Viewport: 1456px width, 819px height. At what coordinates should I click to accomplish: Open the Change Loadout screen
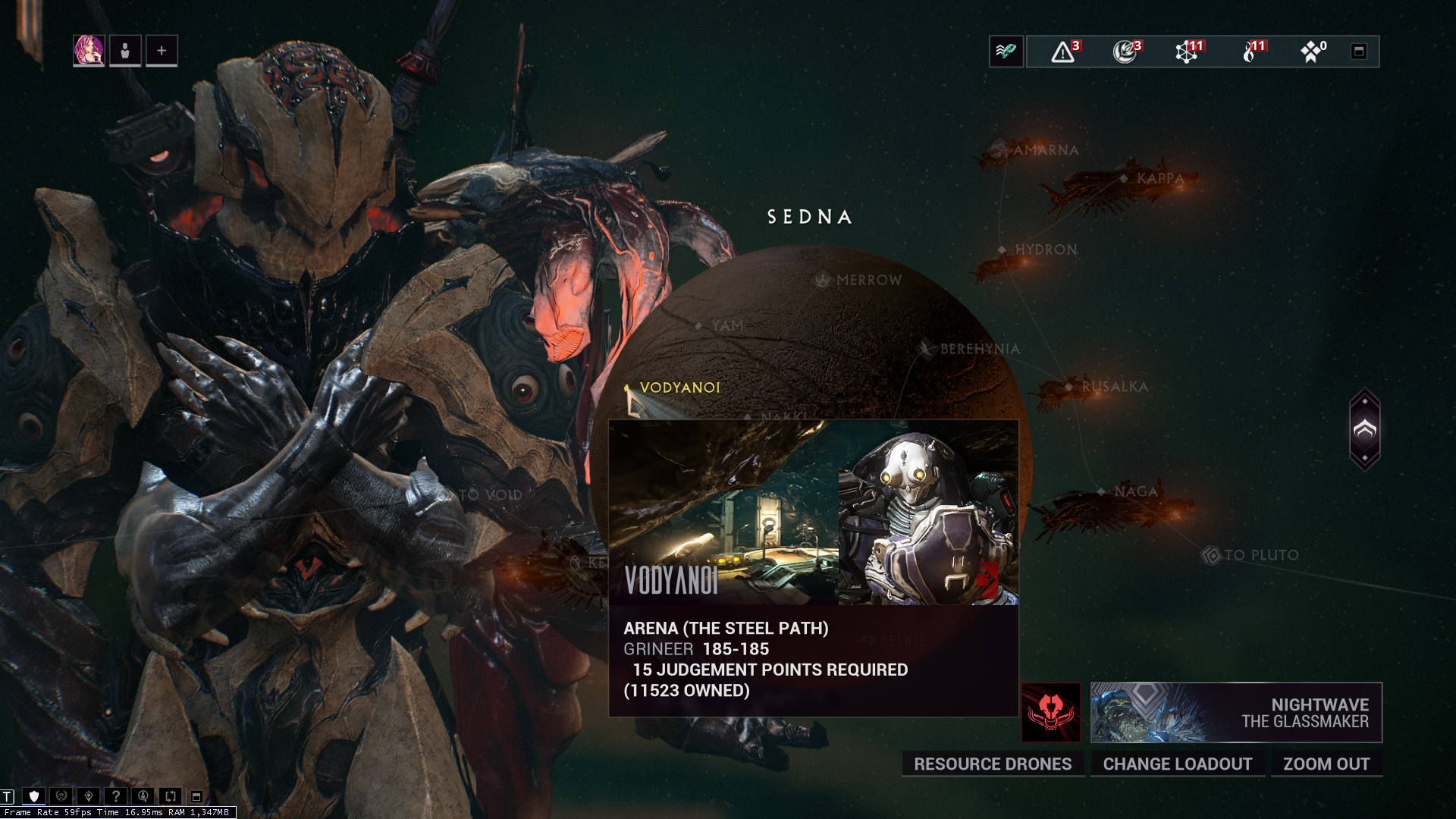click(1177, 764)
